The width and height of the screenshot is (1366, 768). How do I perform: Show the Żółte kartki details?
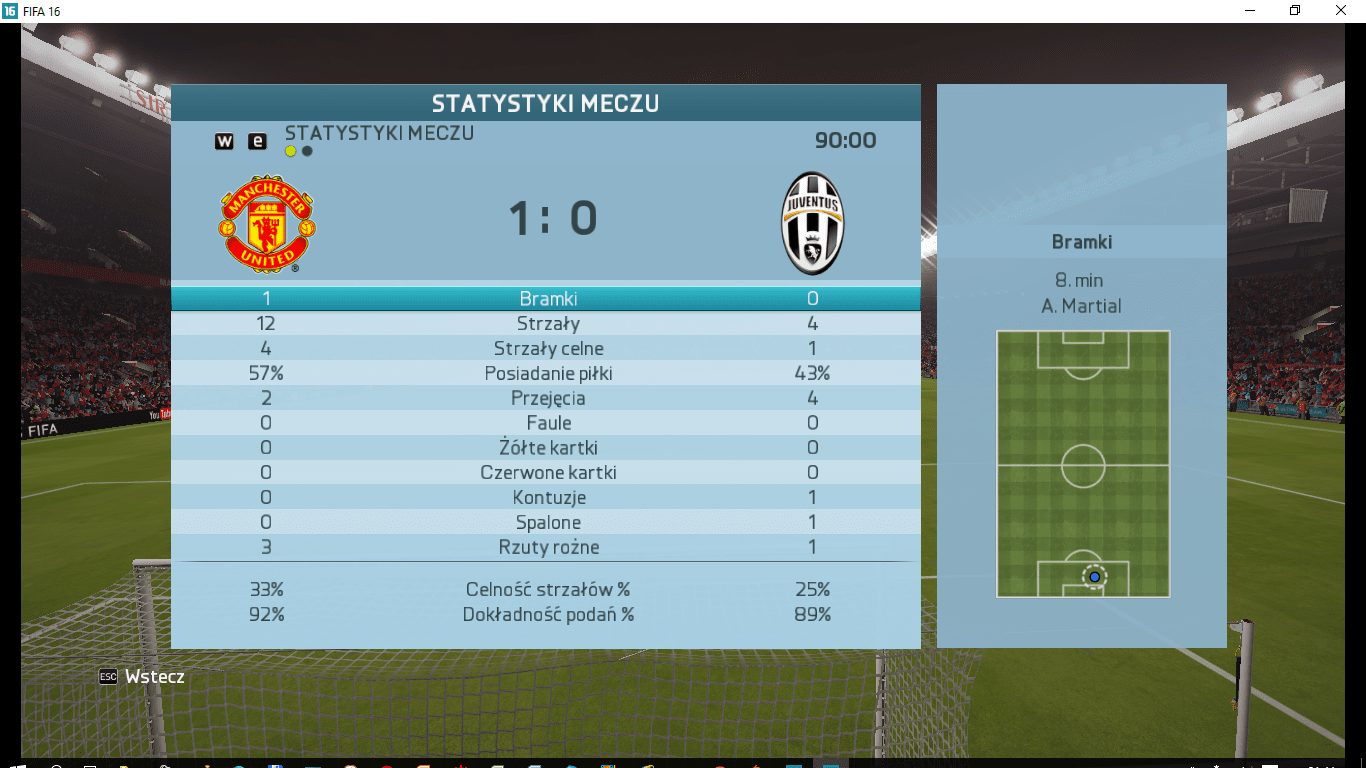point(546,448)
